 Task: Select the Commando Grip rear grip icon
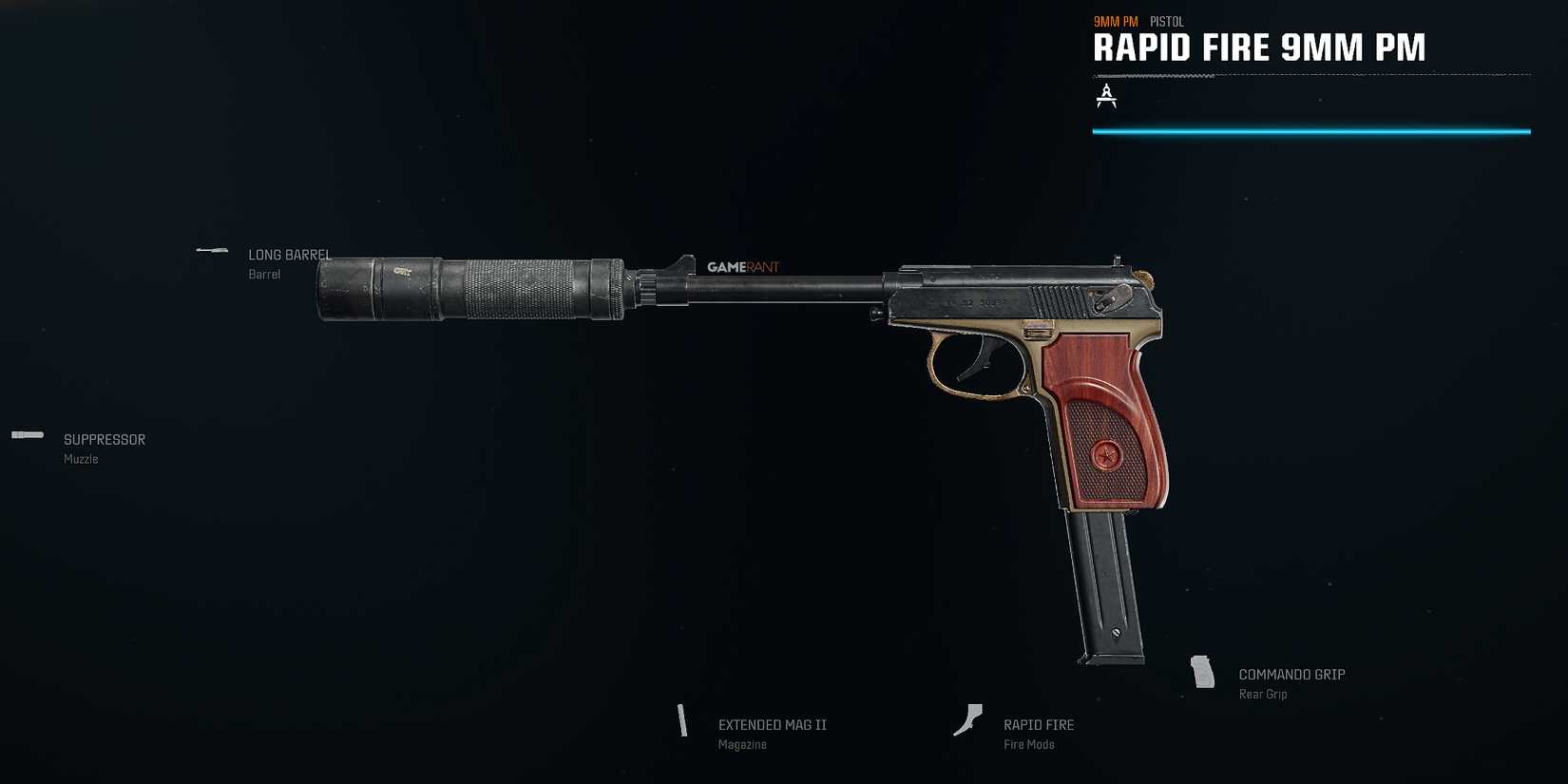tap(1204, 672)
